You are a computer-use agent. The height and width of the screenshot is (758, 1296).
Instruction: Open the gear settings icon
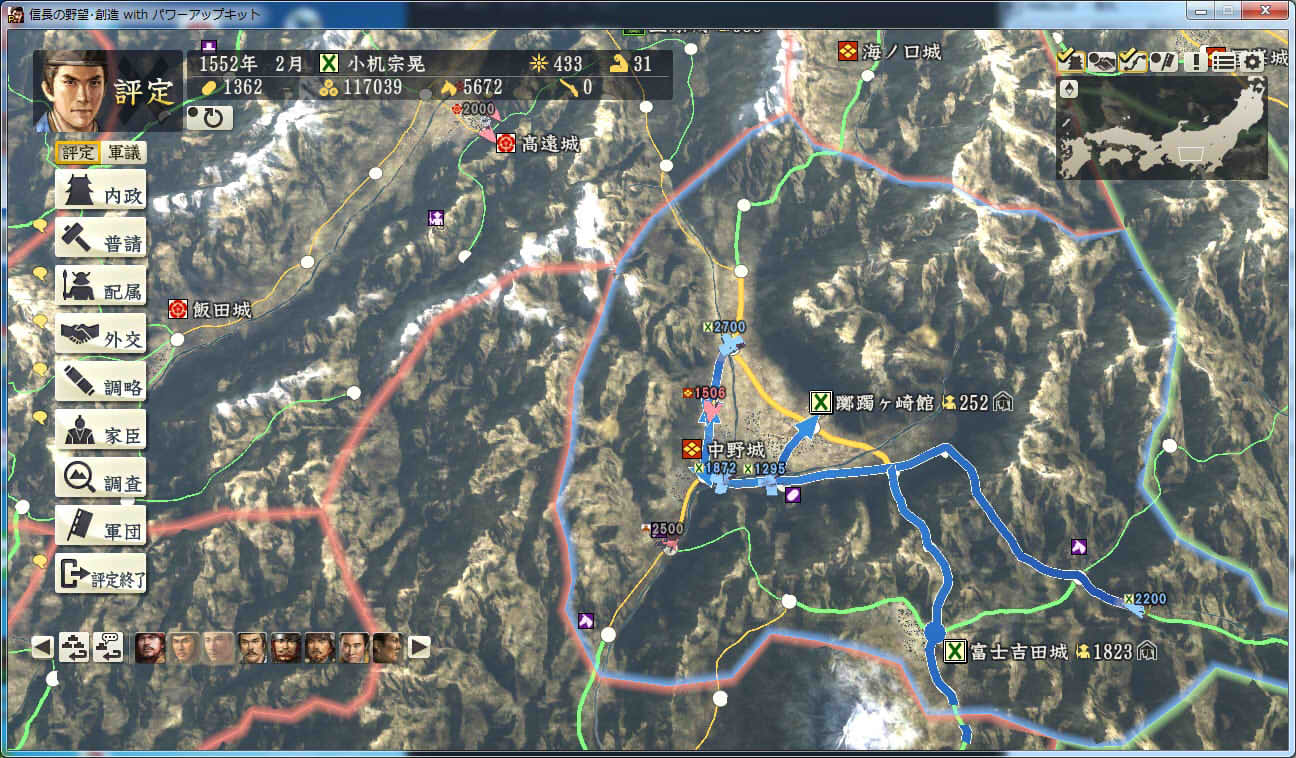[1253, 62]
